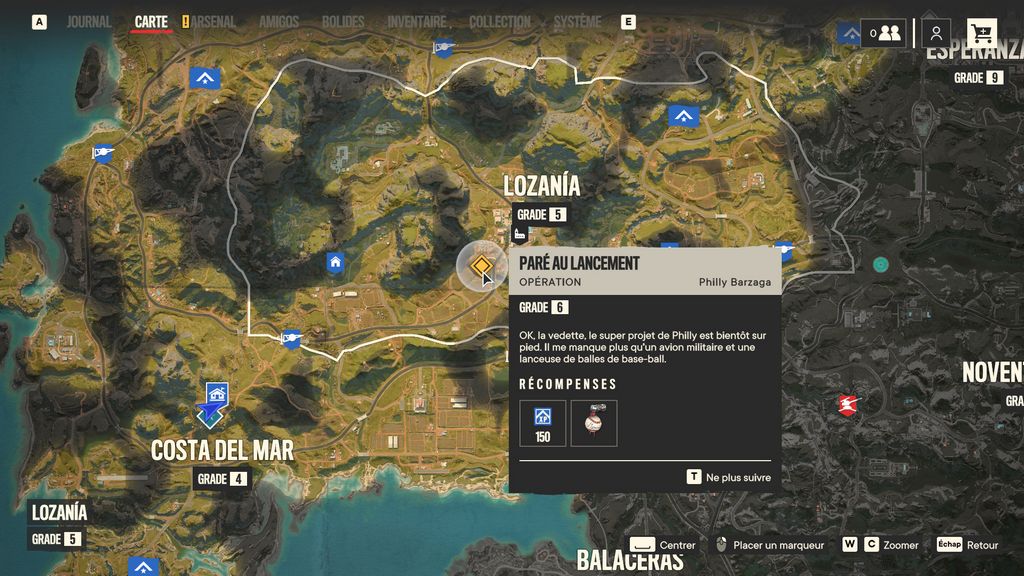
Task: Go to the Amigos tab
Action: pyautogui.click(x=279, y=22)
